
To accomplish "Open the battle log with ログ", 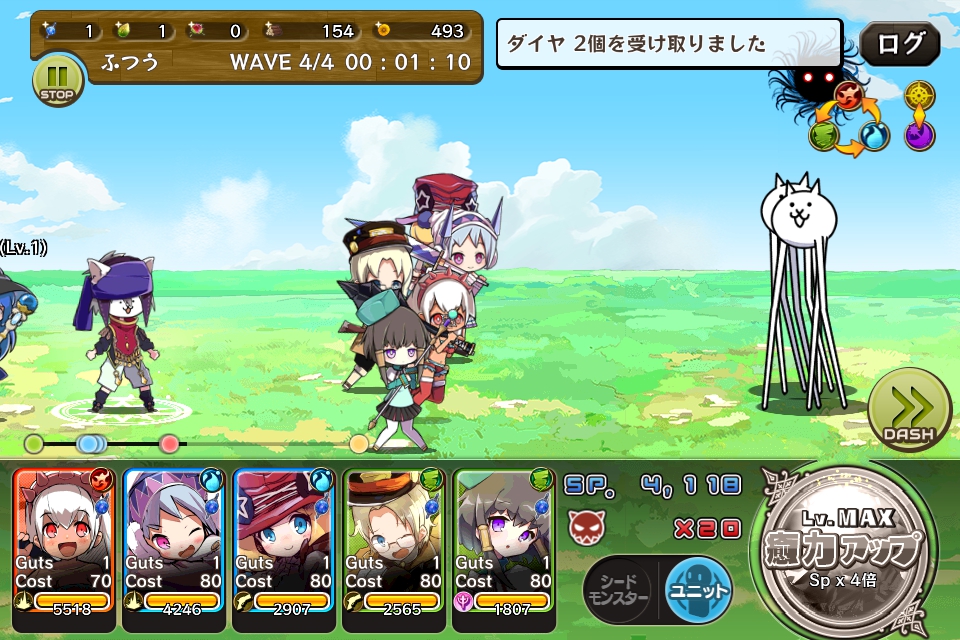I will pyautogui.click(x=899, y=44).
